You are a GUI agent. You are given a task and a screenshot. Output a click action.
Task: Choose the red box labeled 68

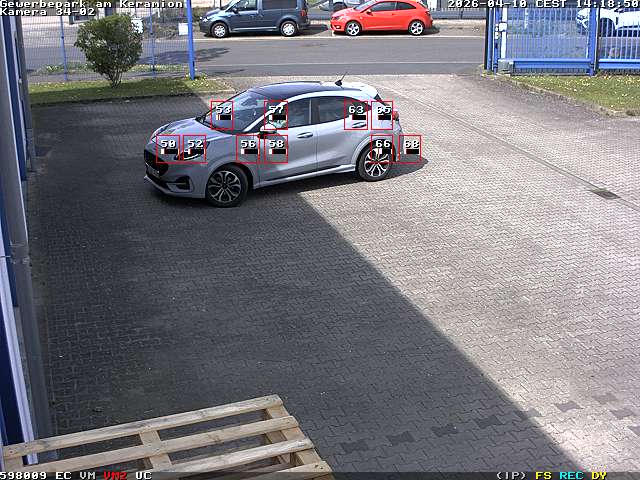[x=410, y=149]
